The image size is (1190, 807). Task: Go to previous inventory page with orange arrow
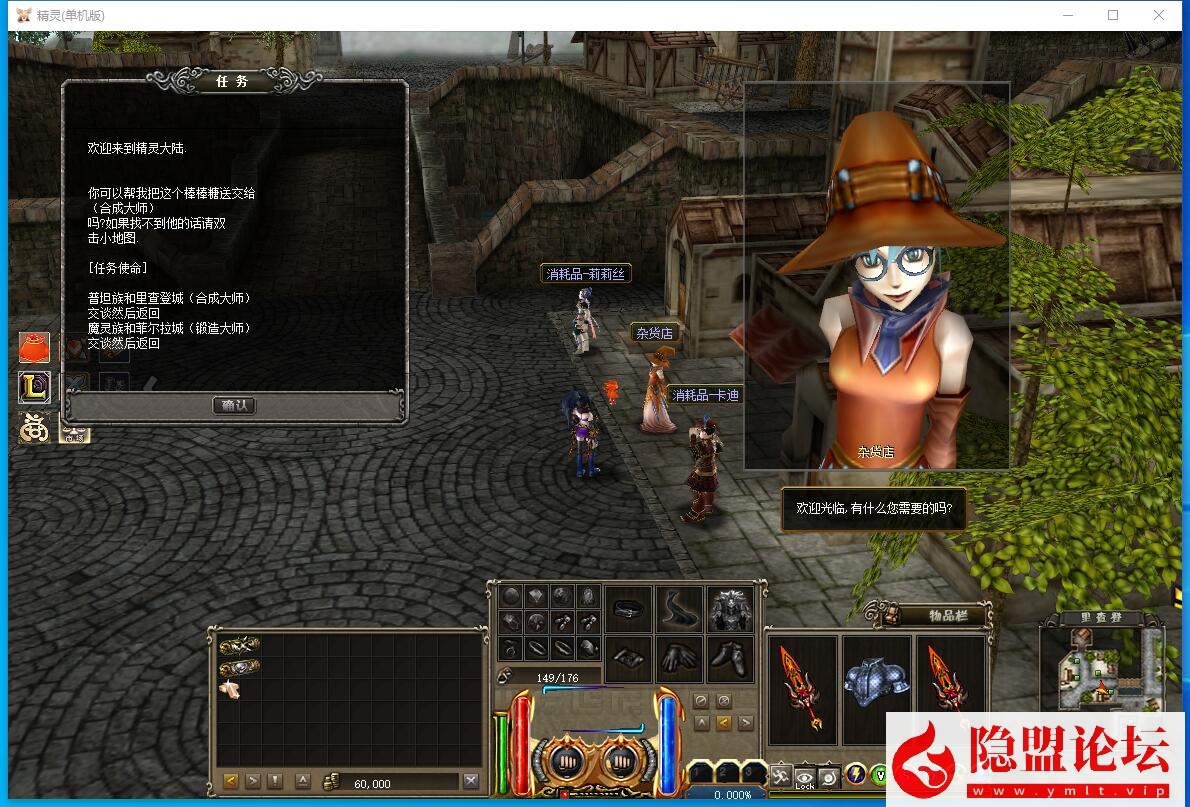point(231,782)
